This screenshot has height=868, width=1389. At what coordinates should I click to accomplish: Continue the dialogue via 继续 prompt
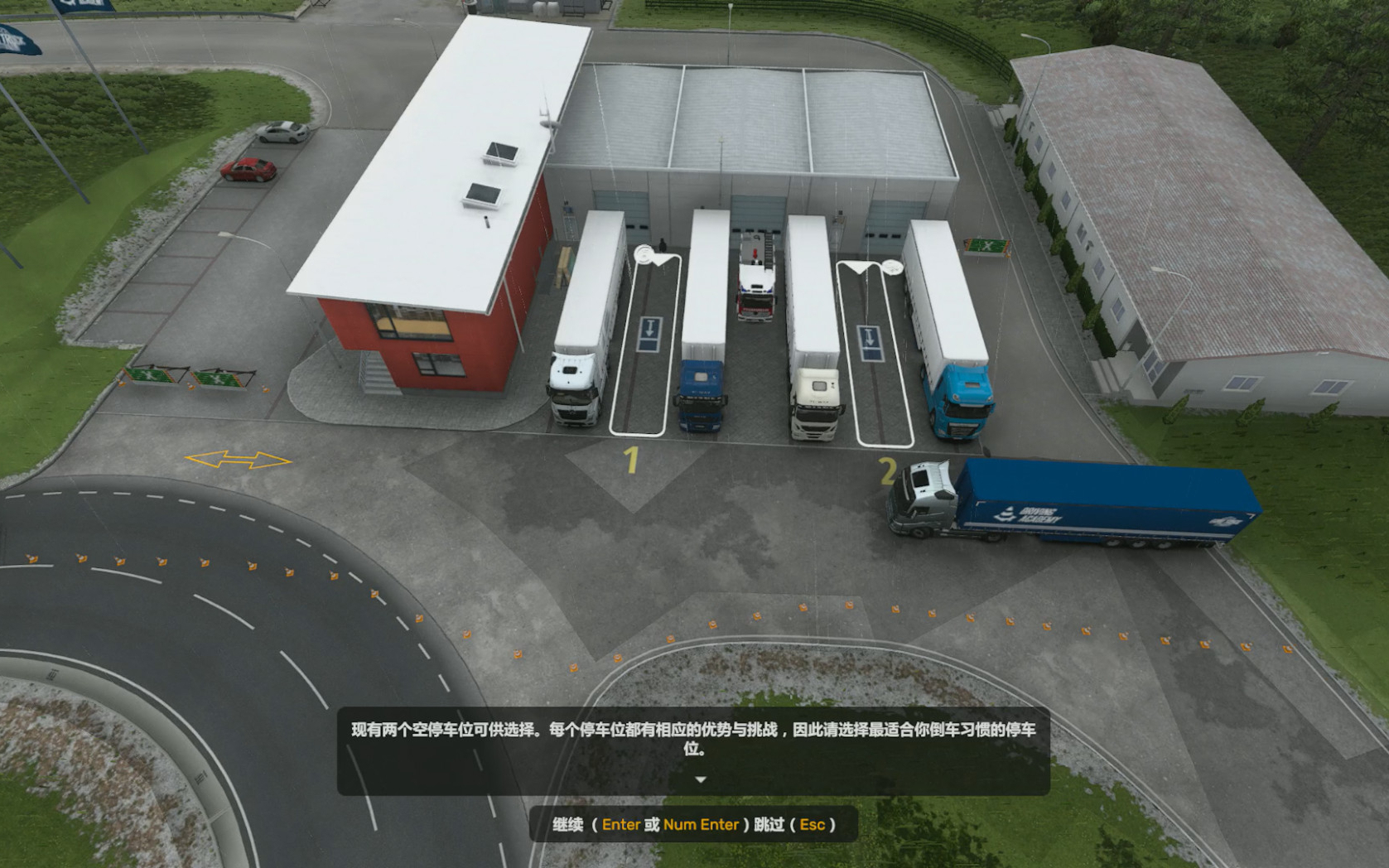[x=568, y=825]
